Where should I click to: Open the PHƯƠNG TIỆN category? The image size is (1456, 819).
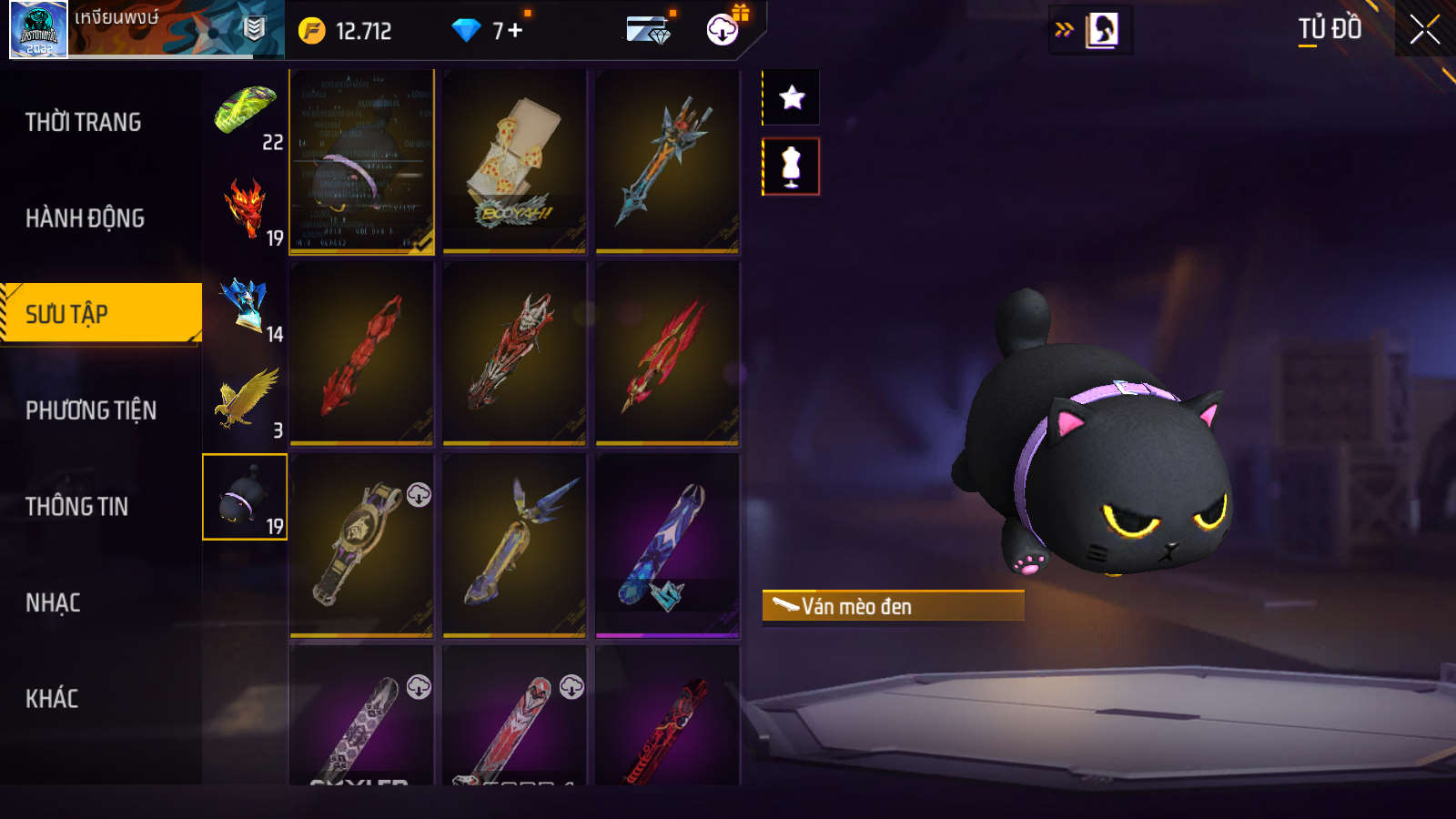[x=91, y=410]
